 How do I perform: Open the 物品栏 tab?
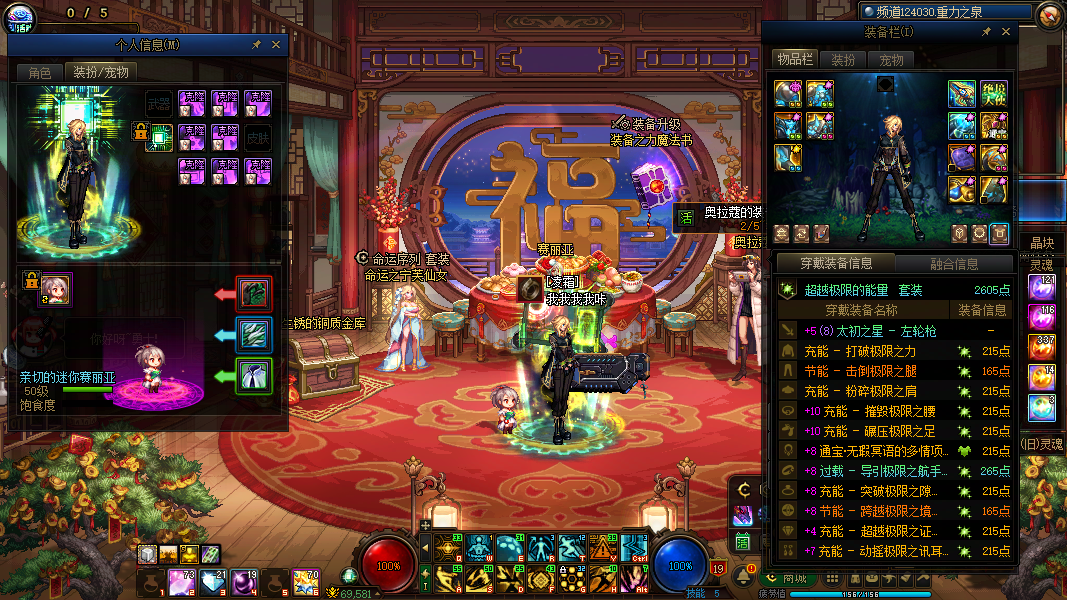[796, 60]
